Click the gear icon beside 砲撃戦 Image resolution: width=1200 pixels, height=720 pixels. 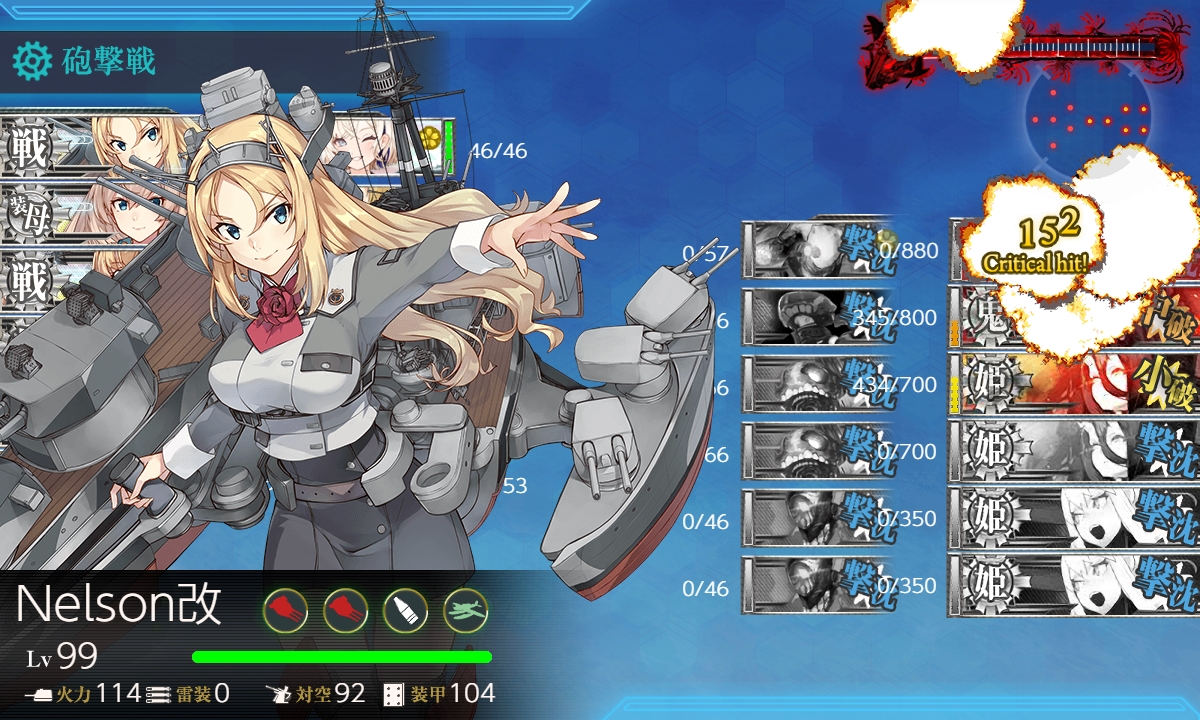tap(32, 62)
